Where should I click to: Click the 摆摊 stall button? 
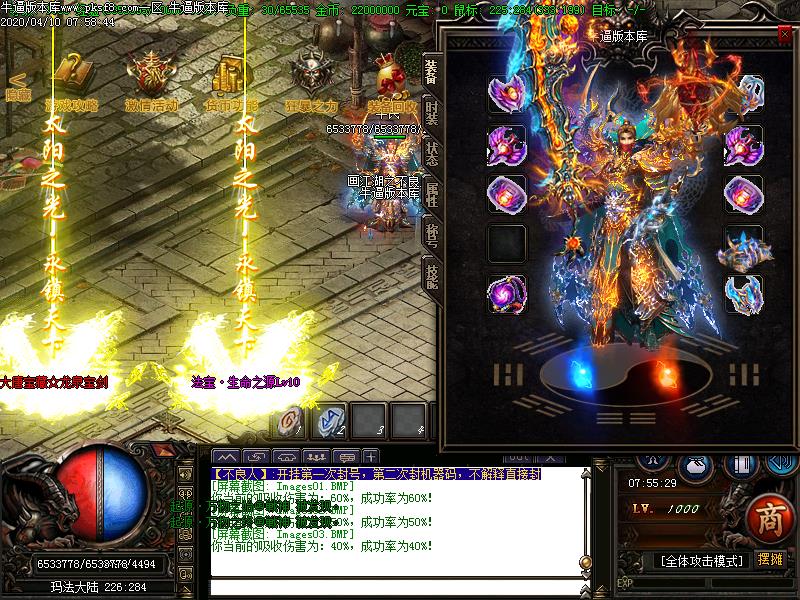tap(769, 560)
